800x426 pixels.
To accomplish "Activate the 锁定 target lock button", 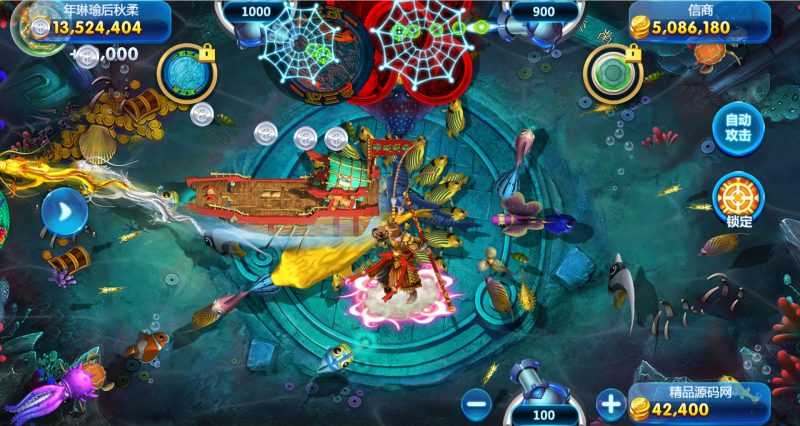I will pos(738,198).
